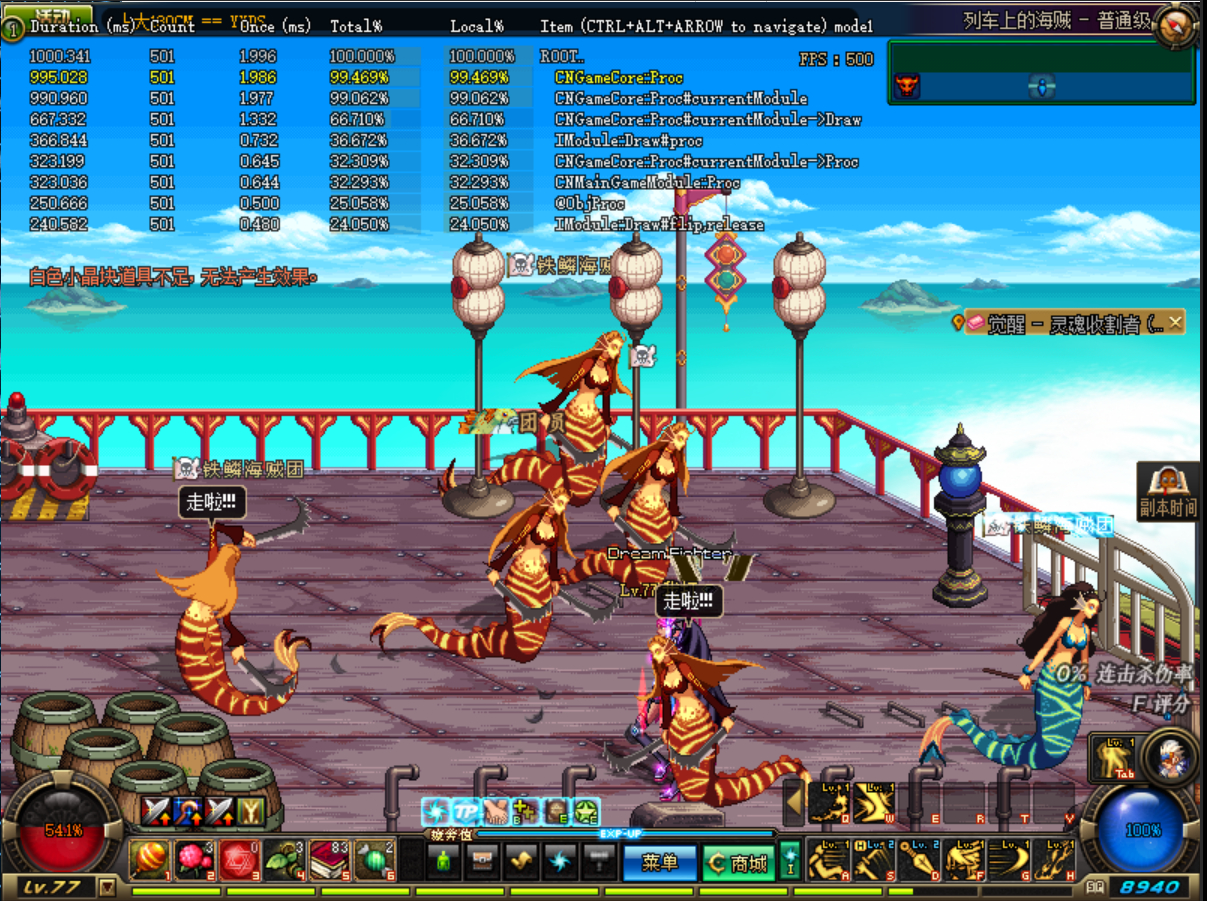Image resolution: width=1207 pixels, height=901 pixels.
Task: Use the striped candy item in slot 1
Action: pyautogui.click(x=149, y=860)
